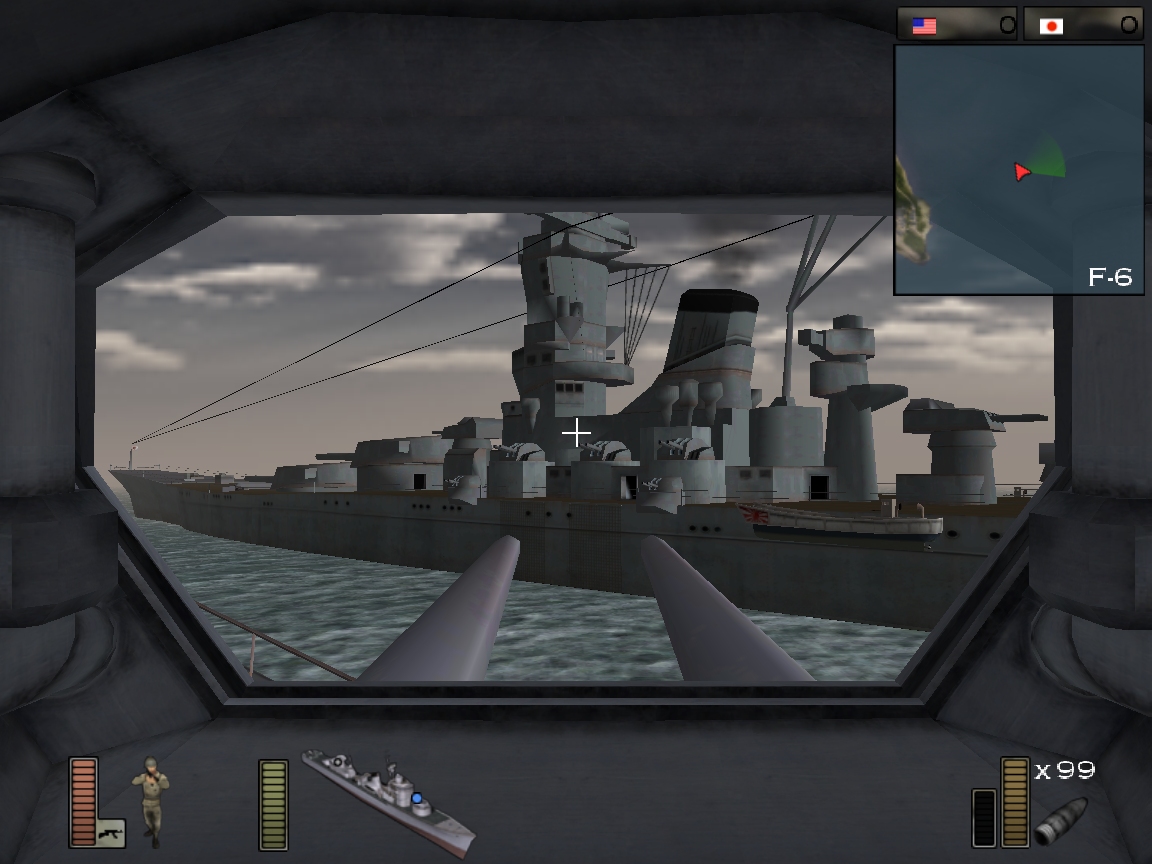This screenshot has height=864, width=1152.
Task: Select the soldier status icon
Action: click(x=151, y=799)
